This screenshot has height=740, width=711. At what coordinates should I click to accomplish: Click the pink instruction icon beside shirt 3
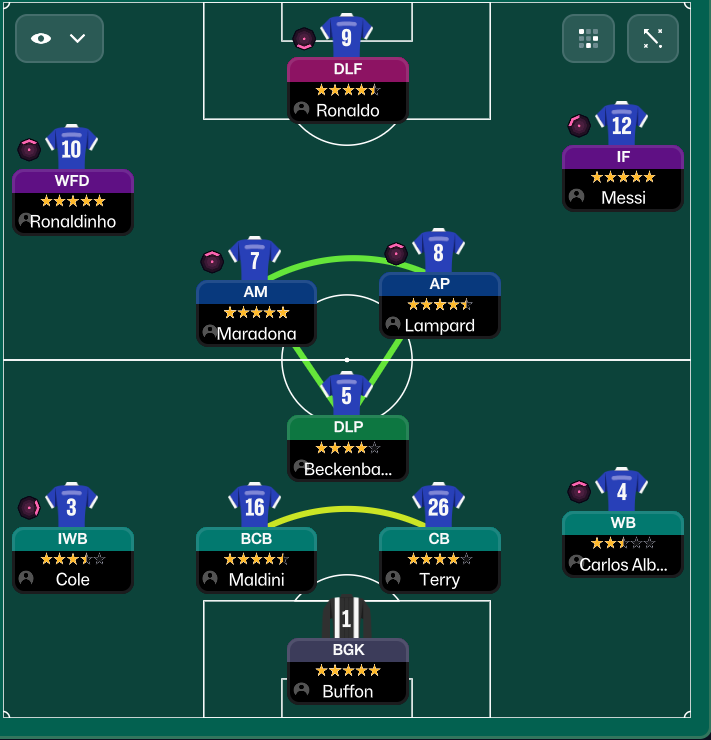coord(29,507)
